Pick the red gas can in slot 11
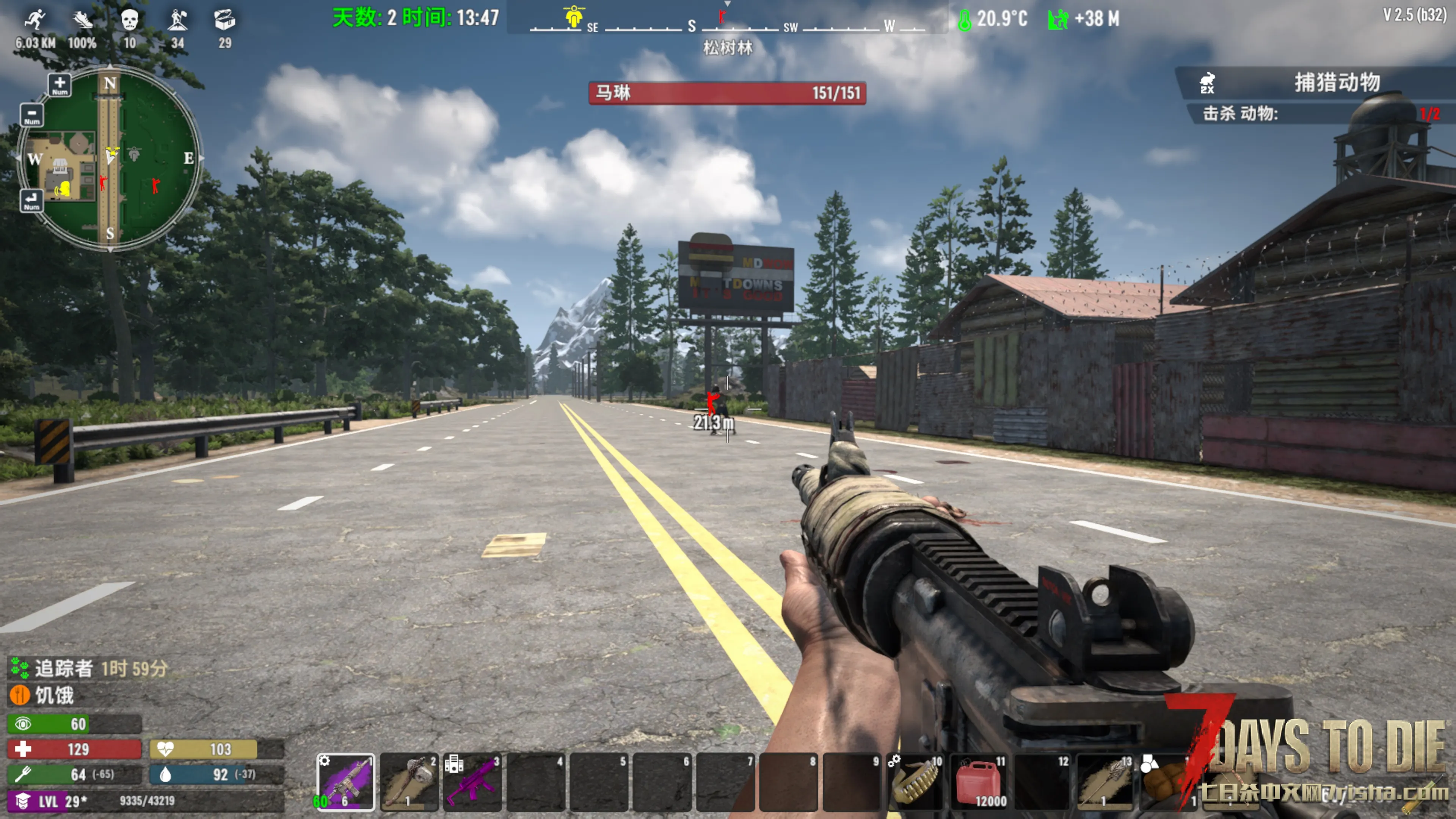The height and width of the screenshot is (819, 1456). click(979, 782)
